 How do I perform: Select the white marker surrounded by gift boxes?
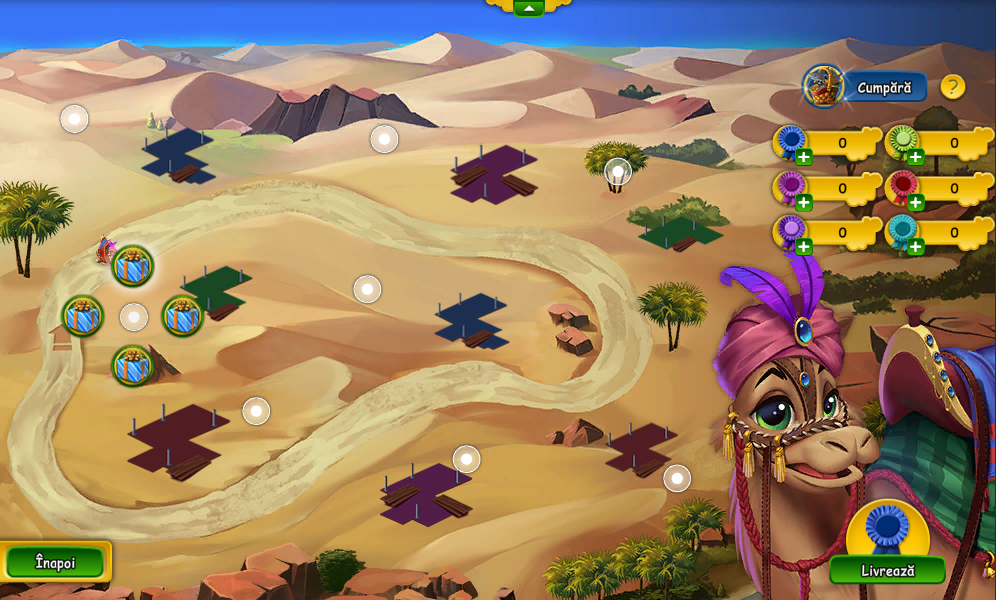click(x=134, y=317)
